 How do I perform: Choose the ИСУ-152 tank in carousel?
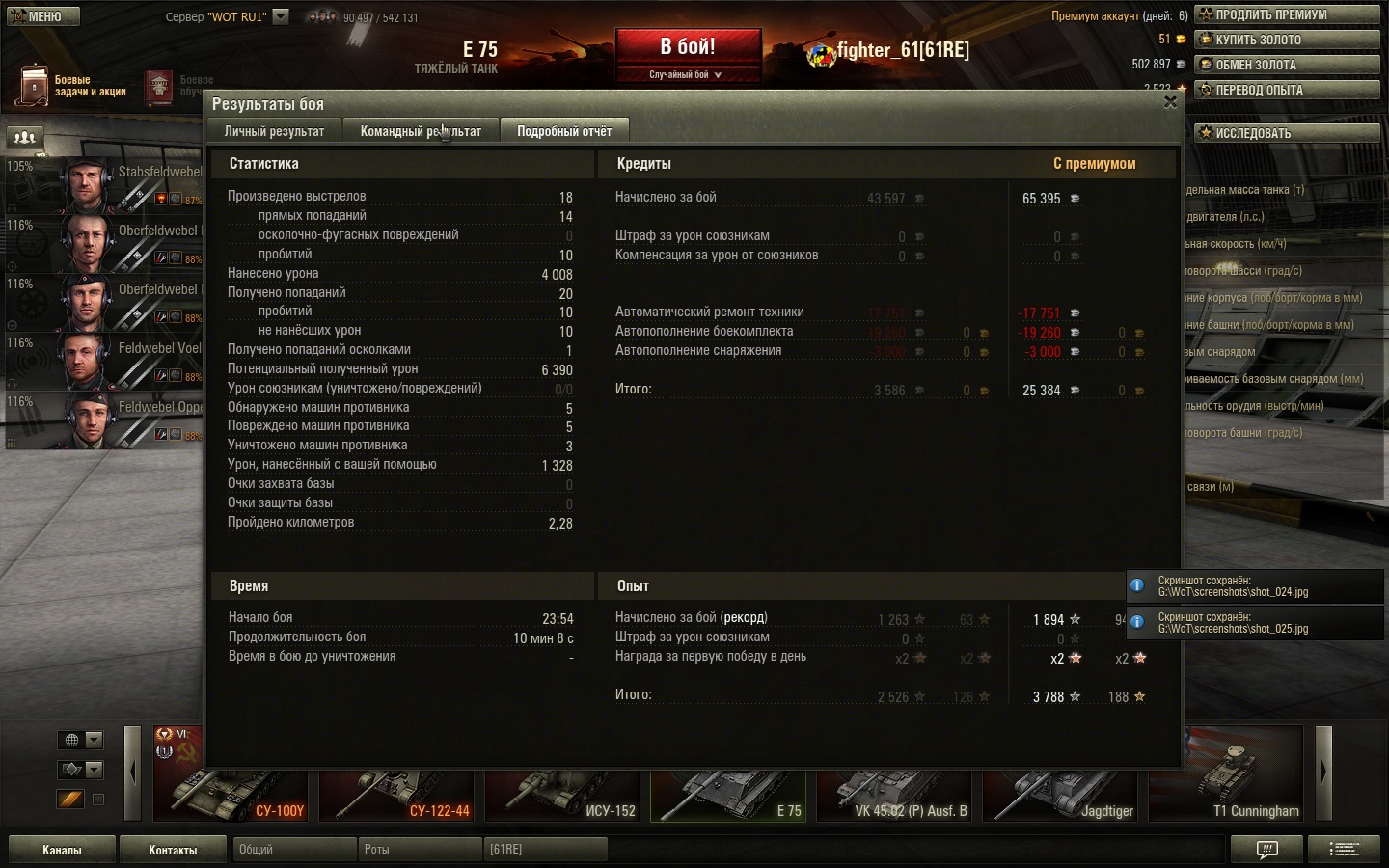click(x=563, y=786)
